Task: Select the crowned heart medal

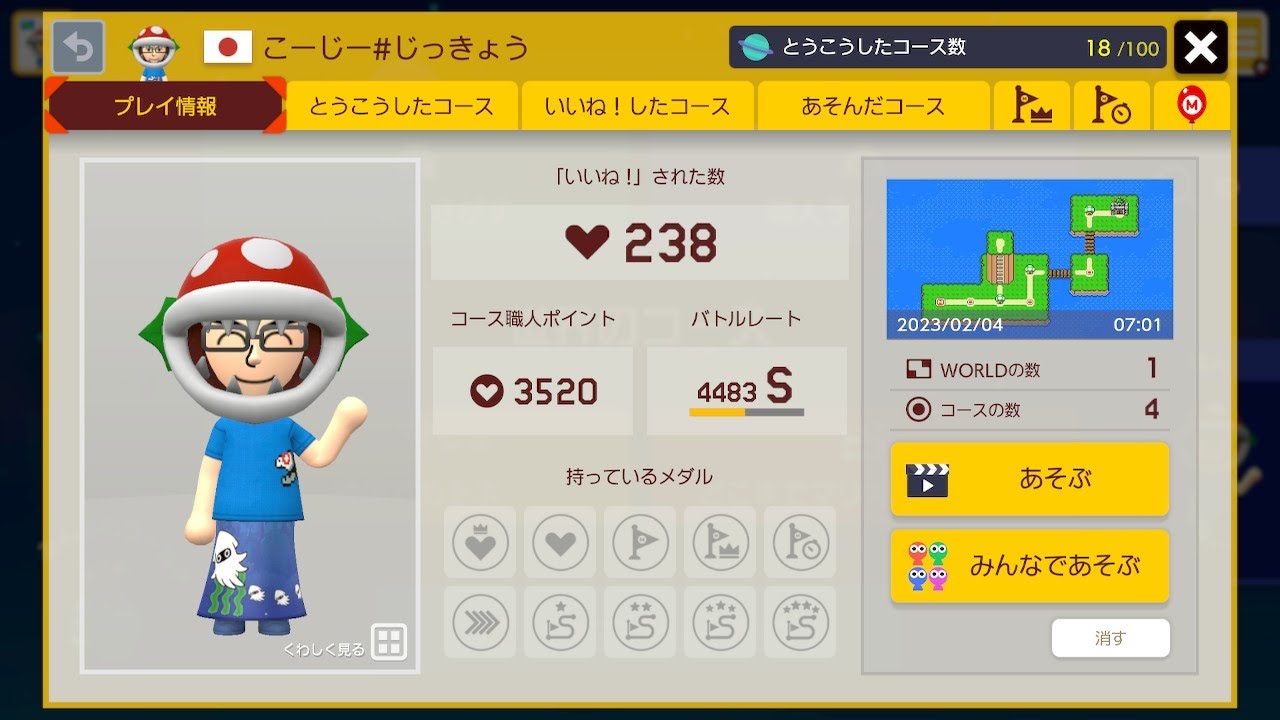Action: [479, 543]
